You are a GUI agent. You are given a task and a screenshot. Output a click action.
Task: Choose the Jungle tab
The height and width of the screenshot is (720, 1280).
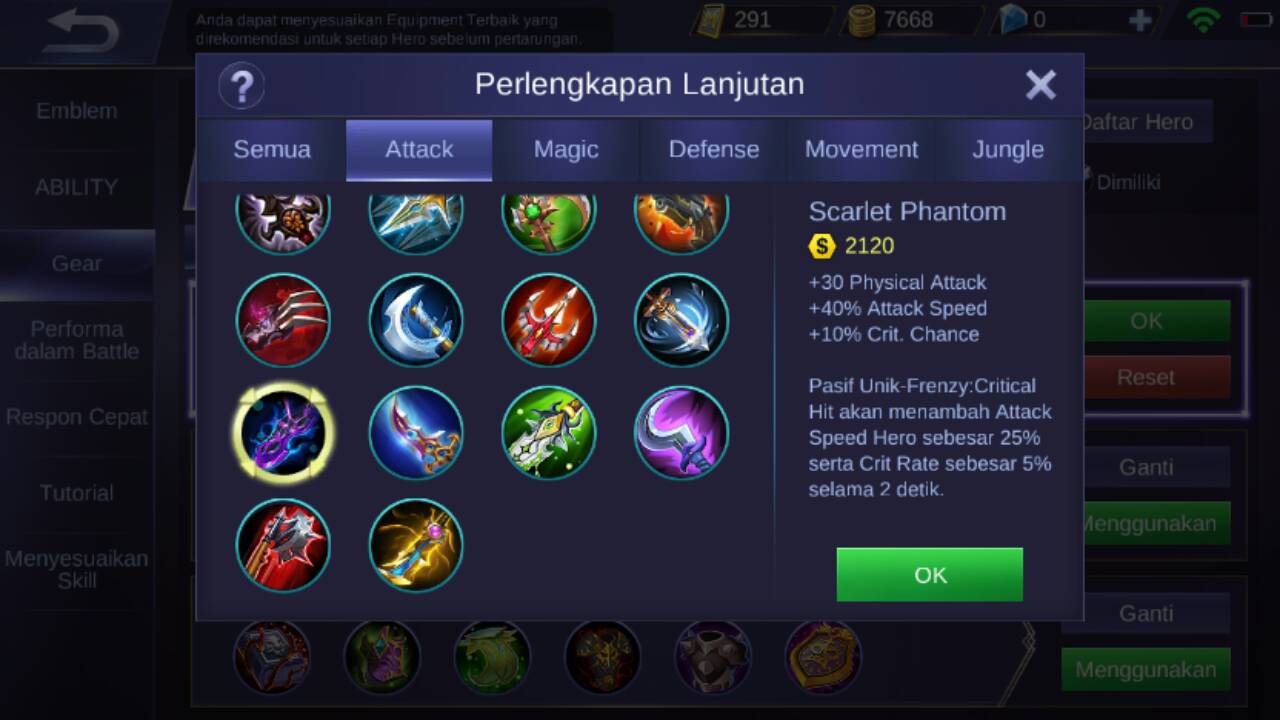[x=1008, y=149]
